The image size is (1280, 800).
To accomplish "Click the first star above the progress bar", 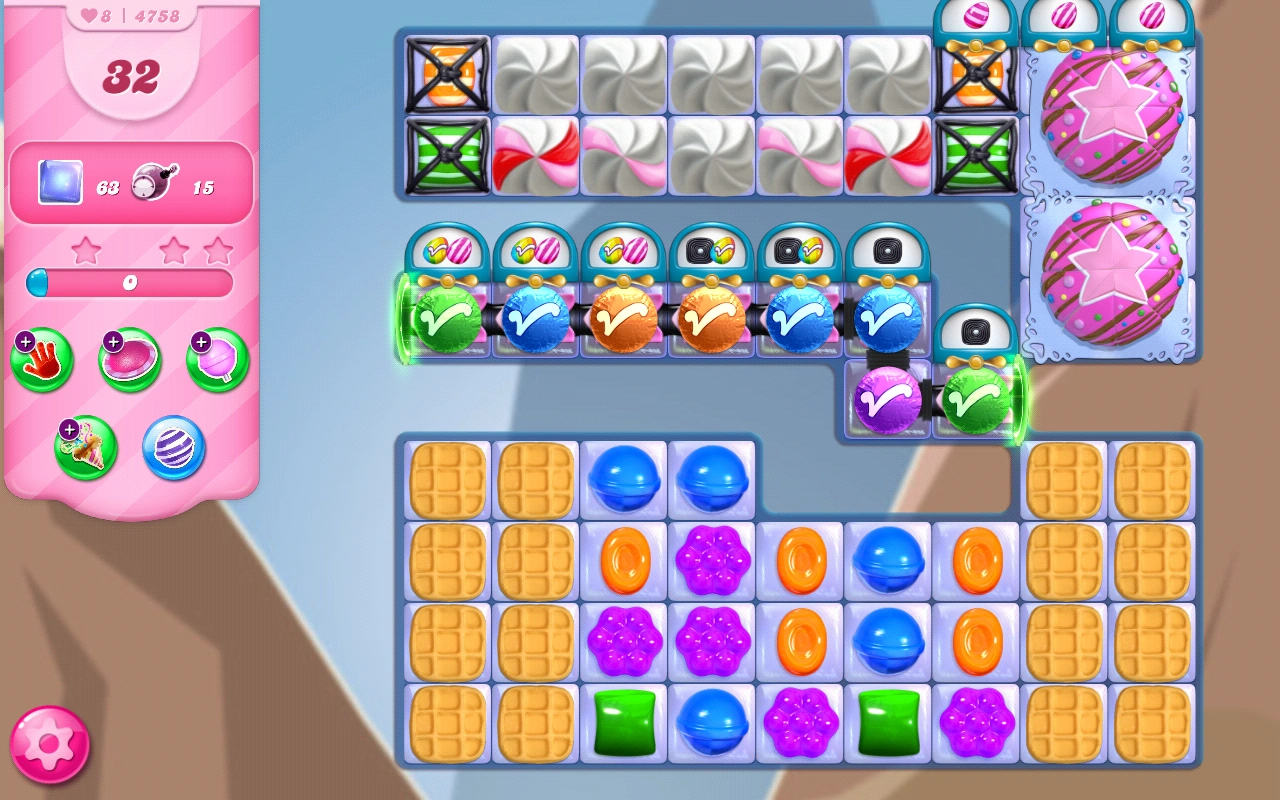I will click(88, 252).
